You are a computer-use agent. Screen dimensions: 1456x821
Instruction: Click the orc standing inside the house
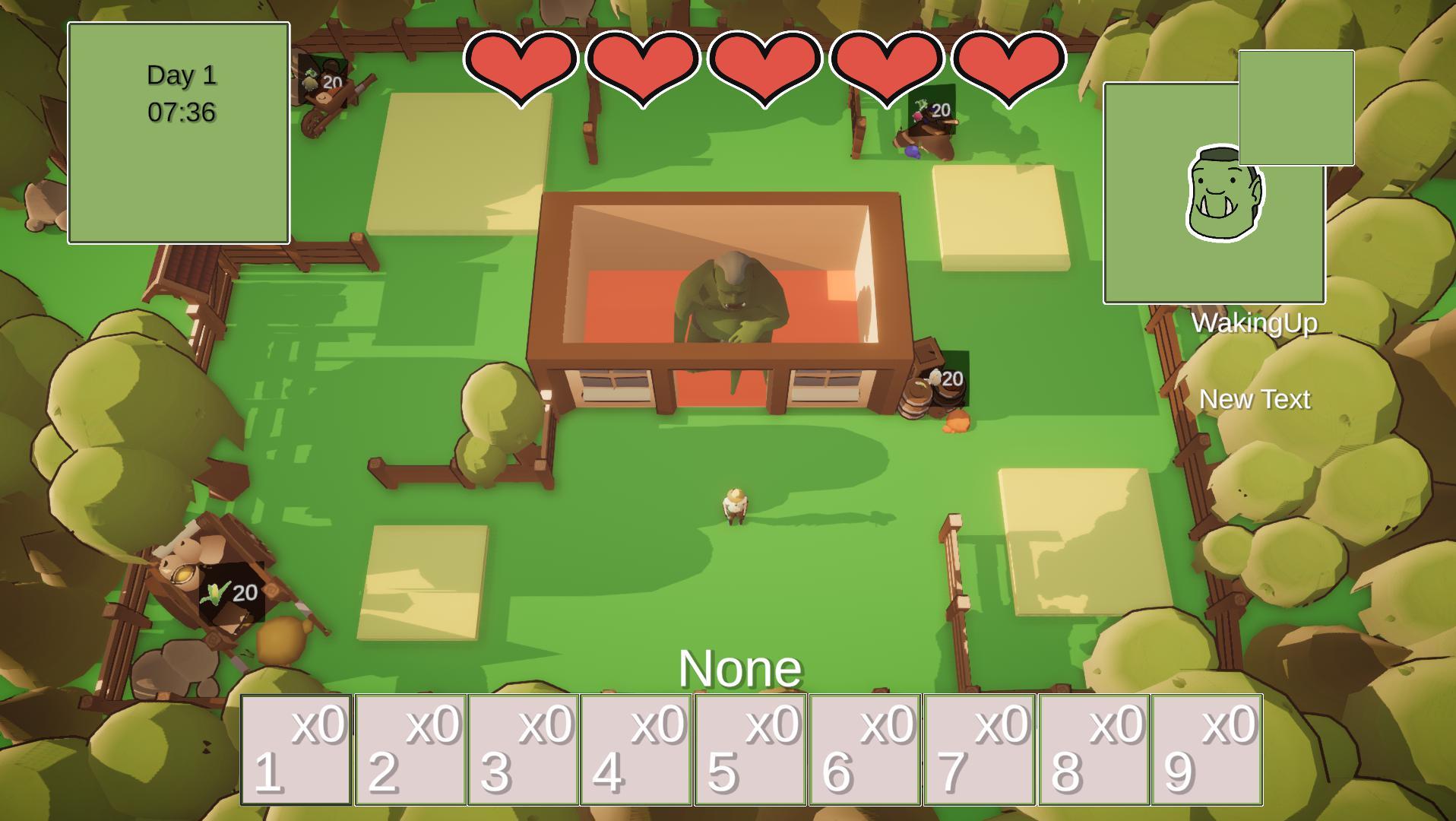(728, 304)
